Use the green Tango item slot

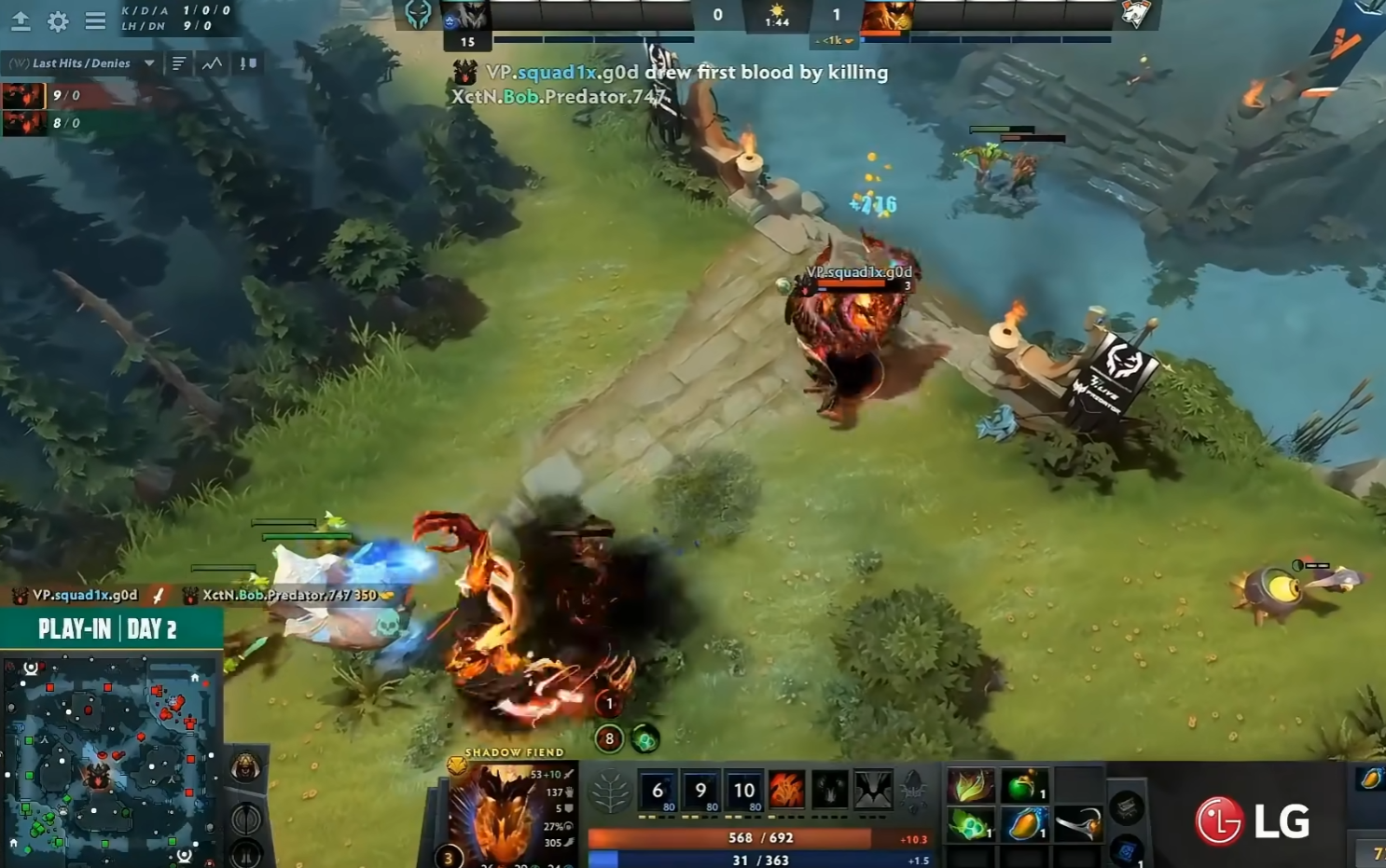pyautogui.click(x=970, y=824)
